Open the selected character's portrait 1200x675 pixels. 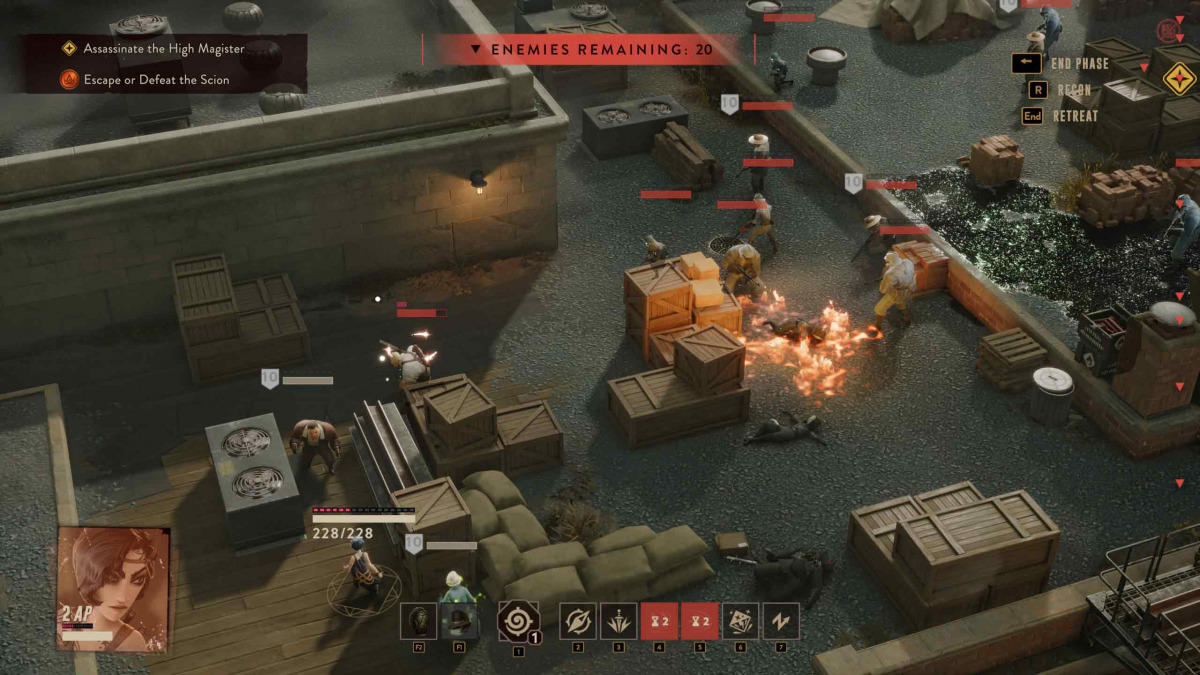[x=113, y=588]
